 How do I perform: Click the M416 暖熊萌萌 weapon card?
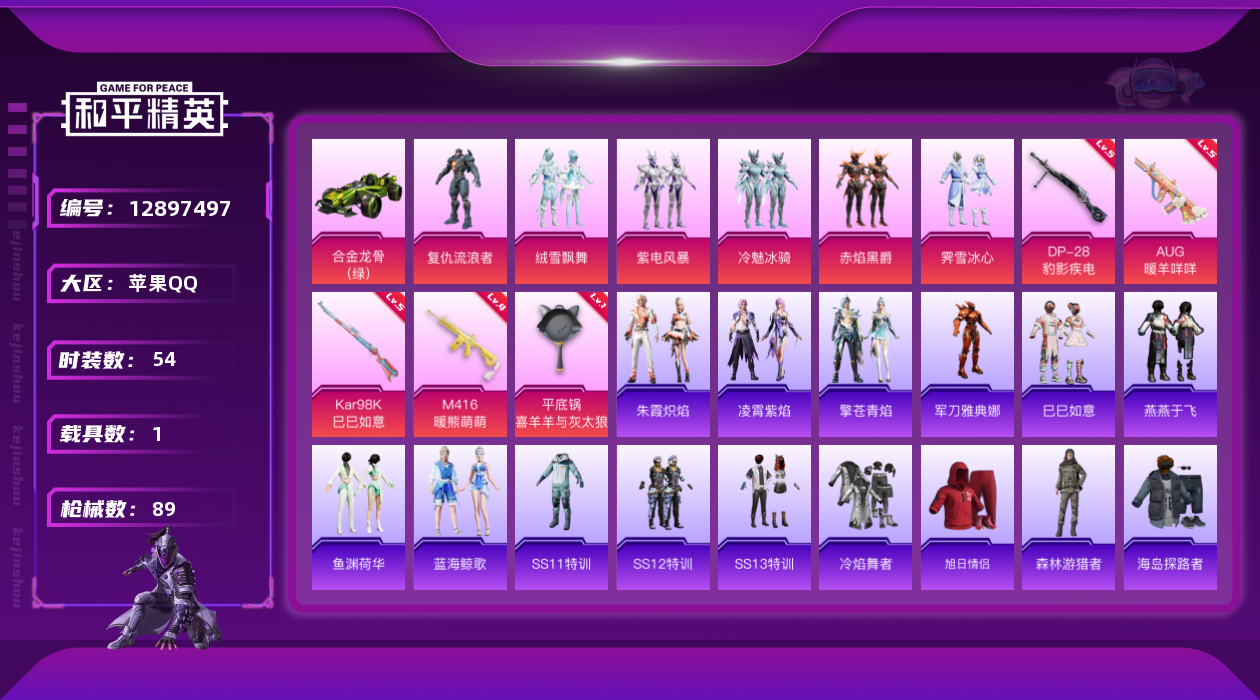pos(460,364)
